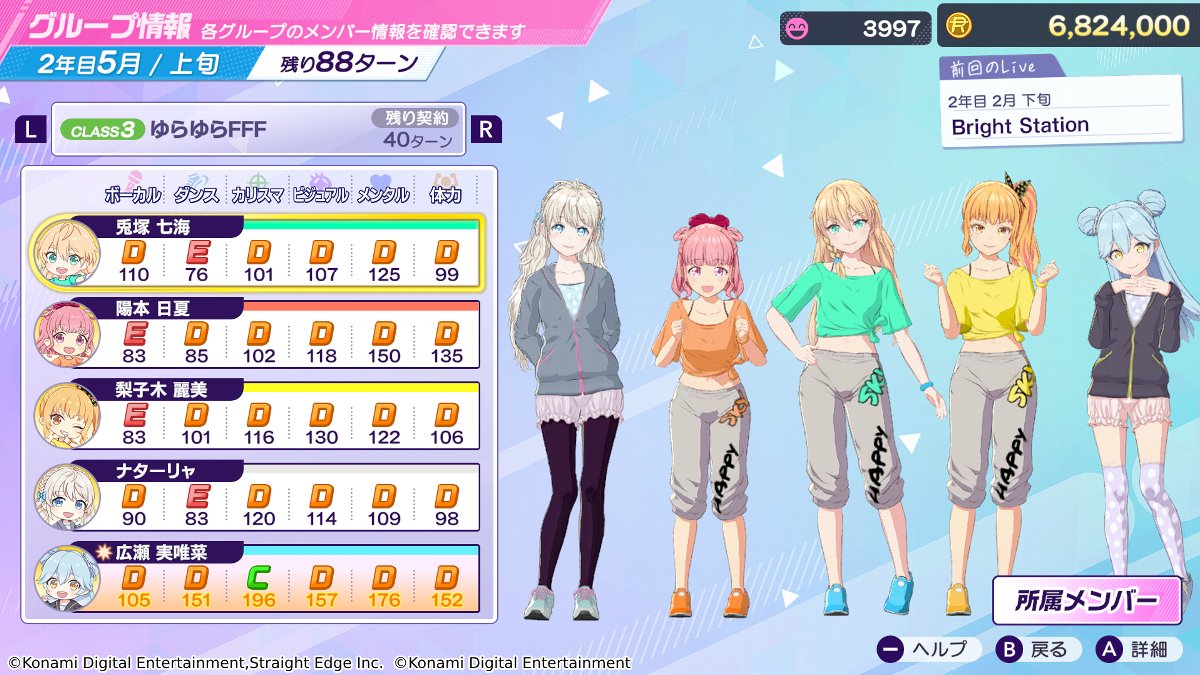
Task: Show 詳細 details for the member
Action: pyautogui.click(x=1135, y=649)
